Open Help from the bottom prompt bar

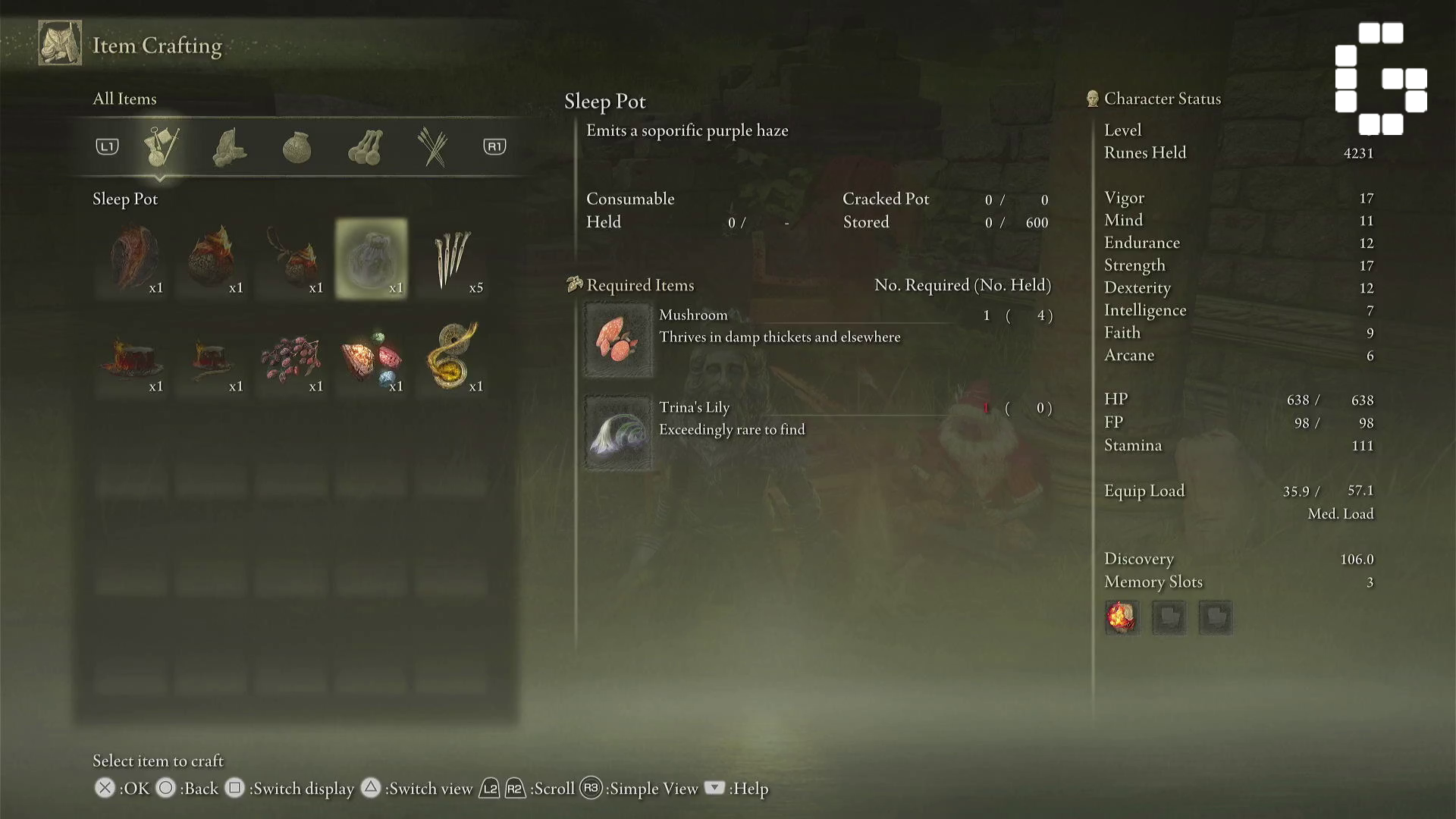714,789
